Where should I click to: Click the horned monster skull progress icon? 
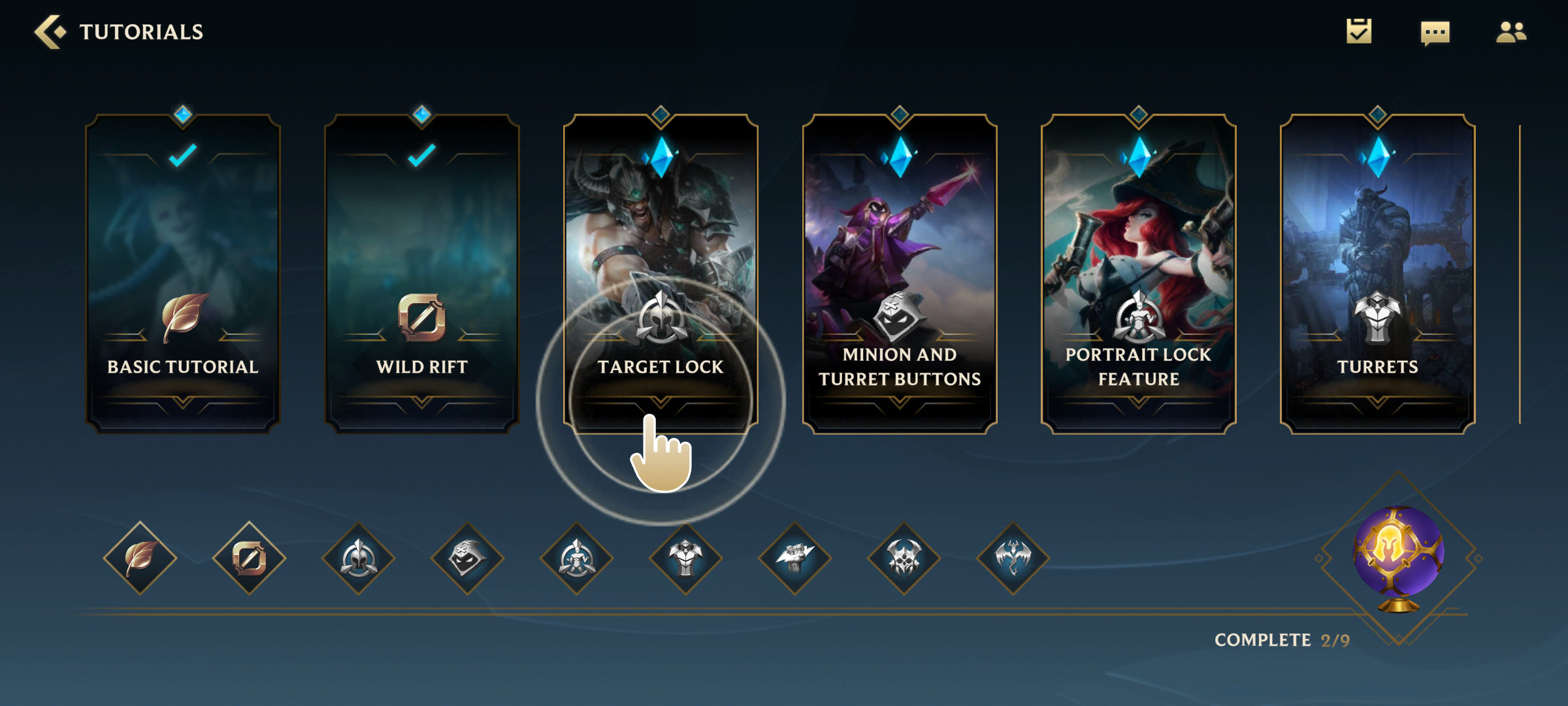[x=904, y=558]
